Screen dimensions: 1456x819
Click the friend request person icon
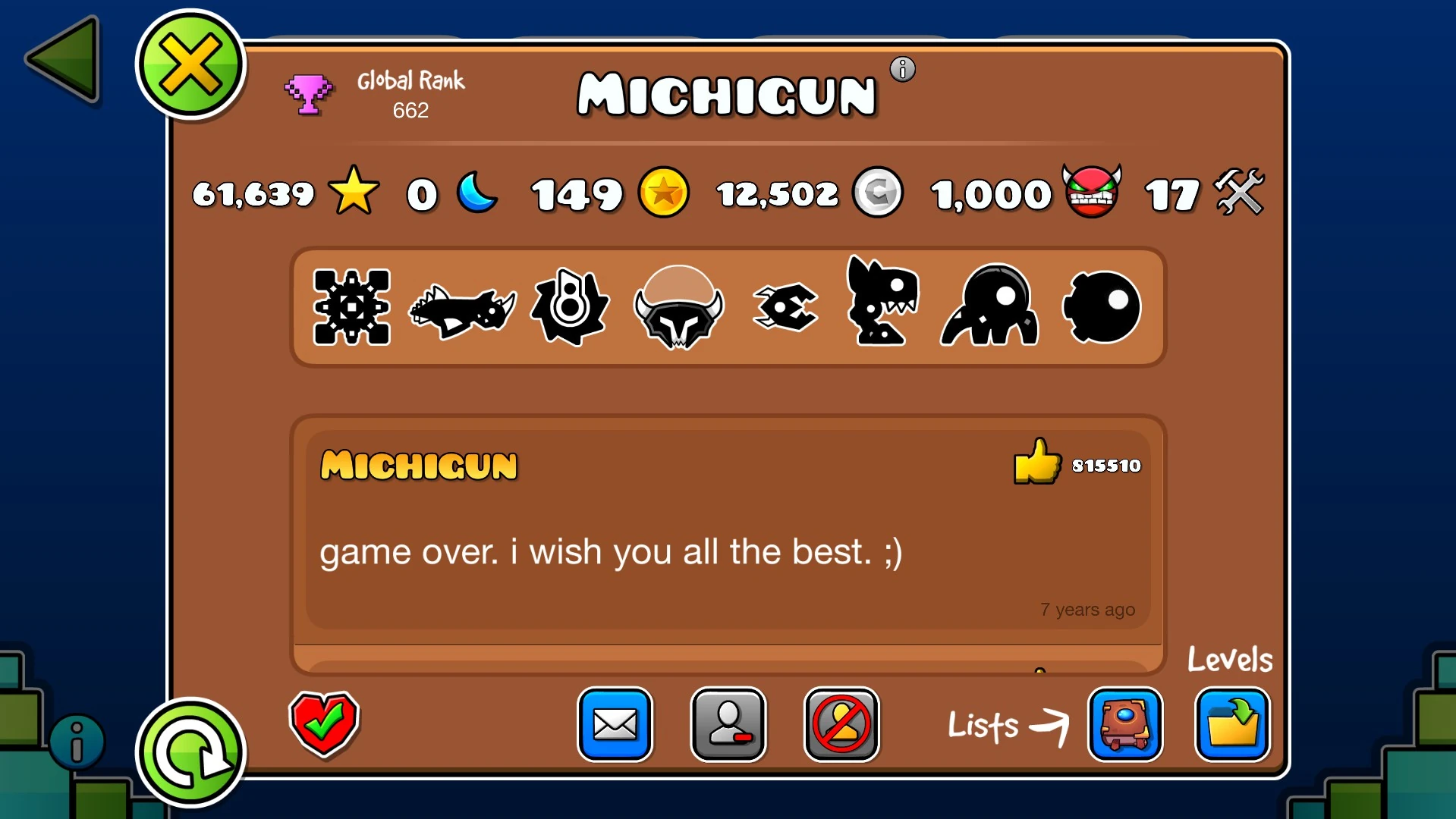click(728, 725)
